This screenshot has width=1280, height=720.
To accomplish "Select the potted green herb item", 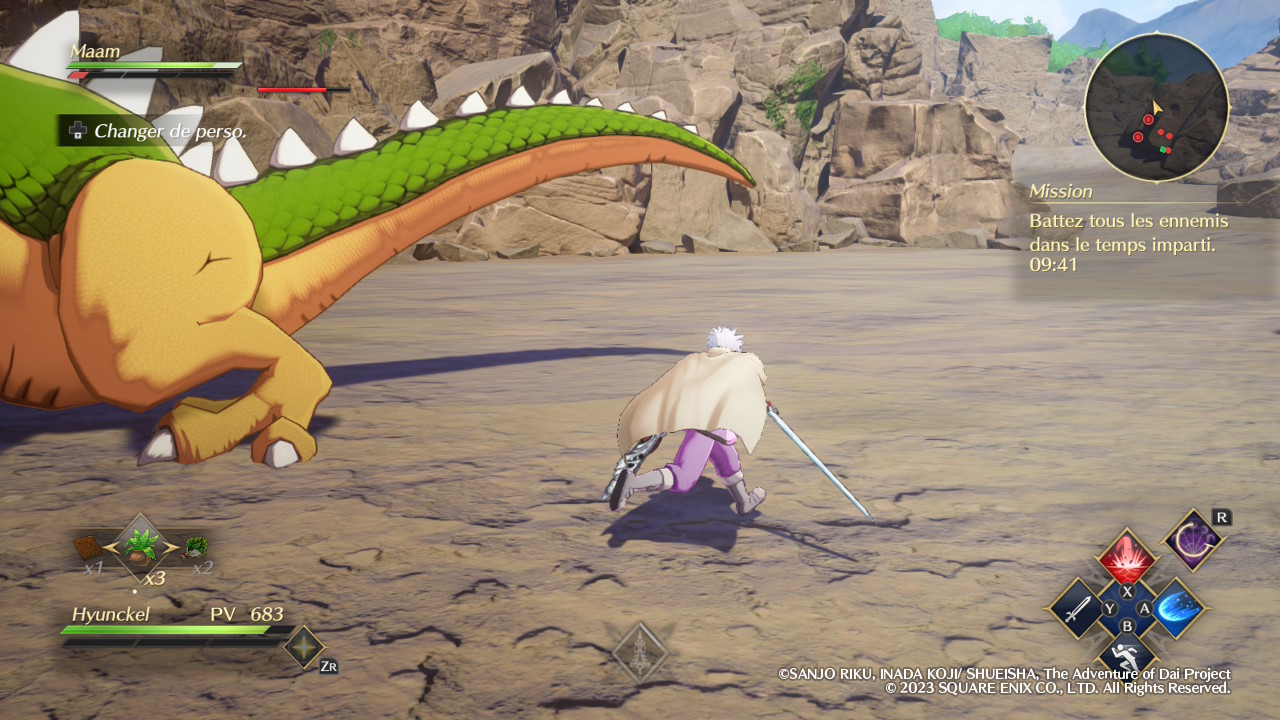I will 140,547.
